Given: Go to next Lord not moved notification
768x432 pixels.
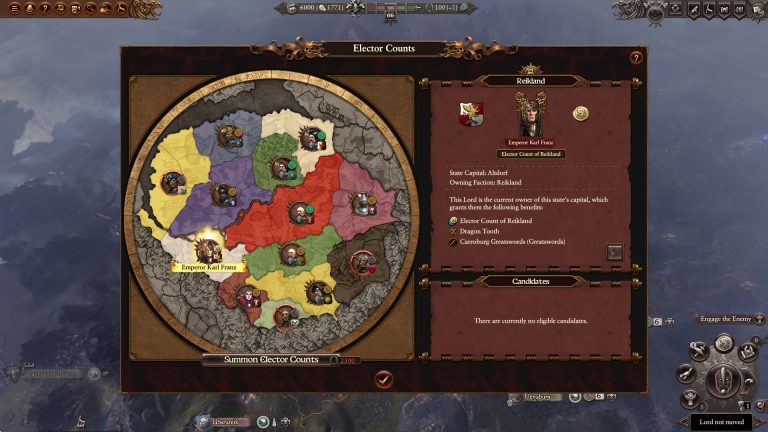Looking at the screenshot, I should (x=721, y=422).
